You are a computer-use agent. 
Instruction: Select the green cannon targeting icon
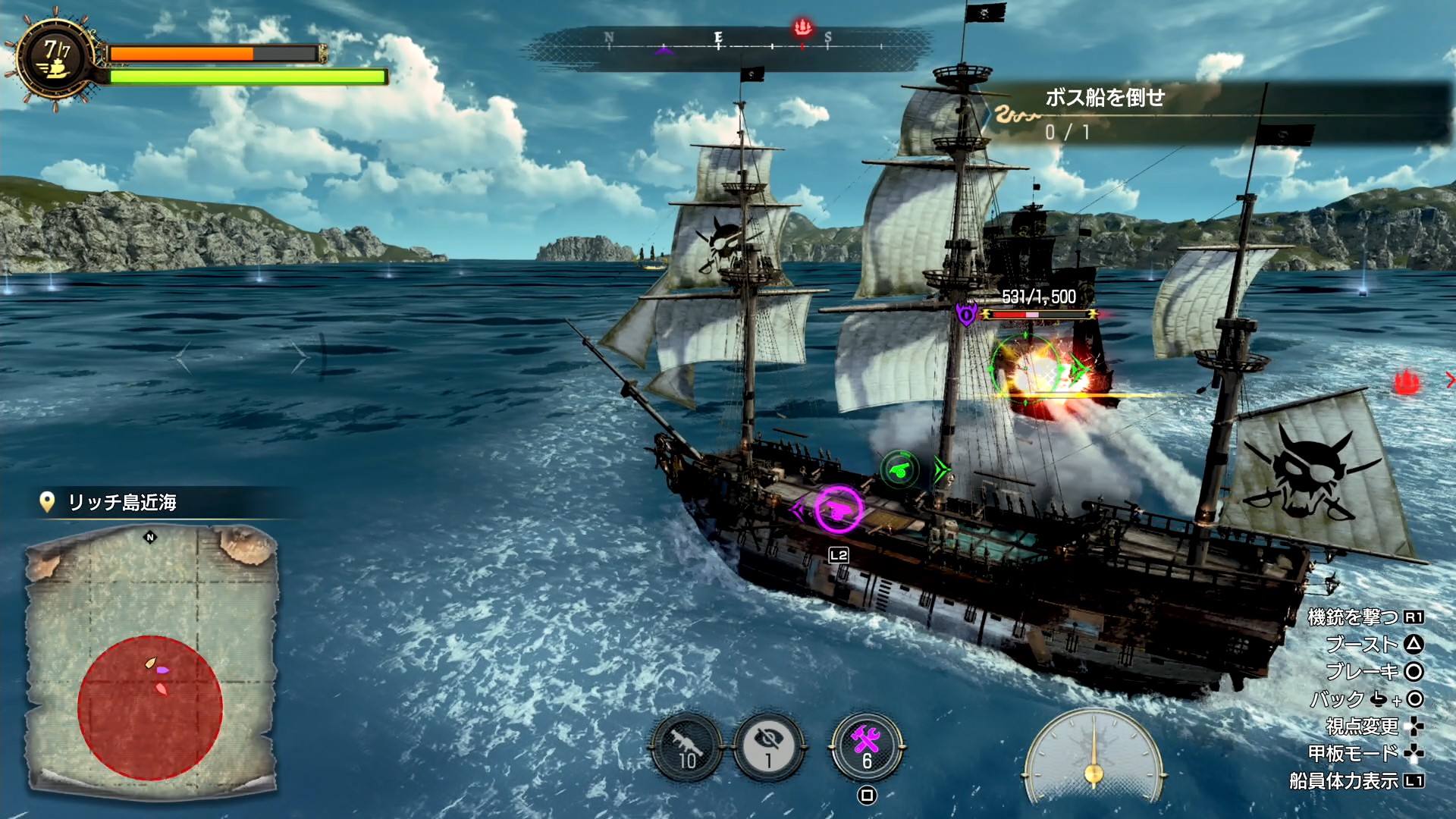(x=899, y=470)
